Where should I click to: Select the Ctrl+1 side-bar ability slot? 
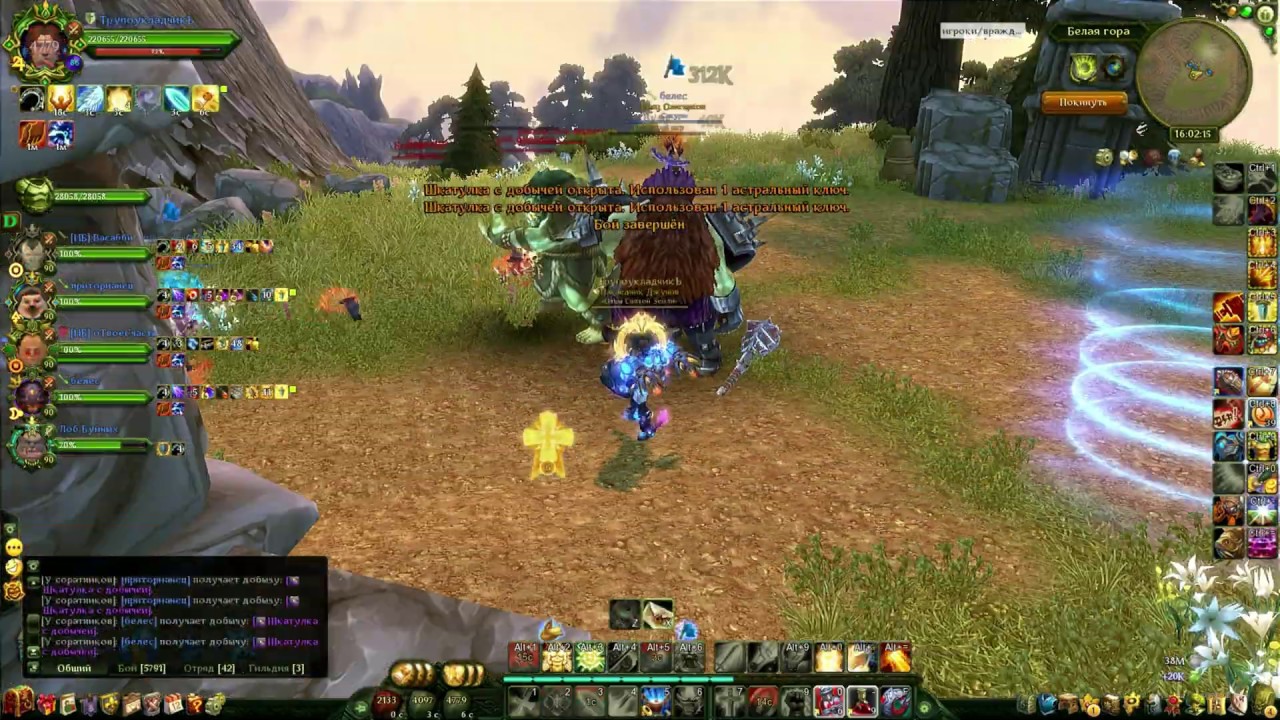[1262, 180]
